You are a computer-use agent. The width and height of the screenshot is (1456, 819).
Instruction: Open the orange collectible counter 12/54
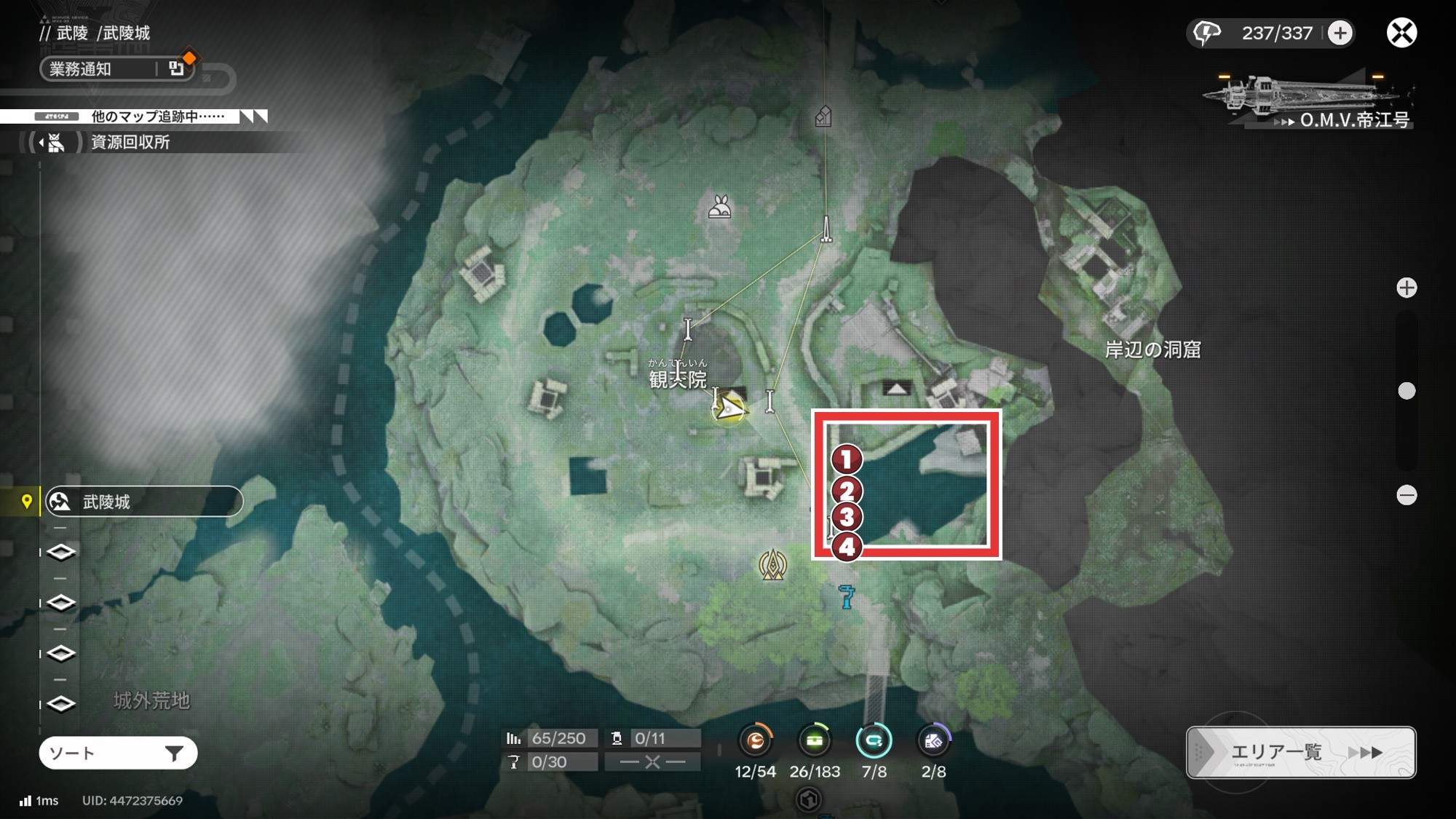pos(756,741)
